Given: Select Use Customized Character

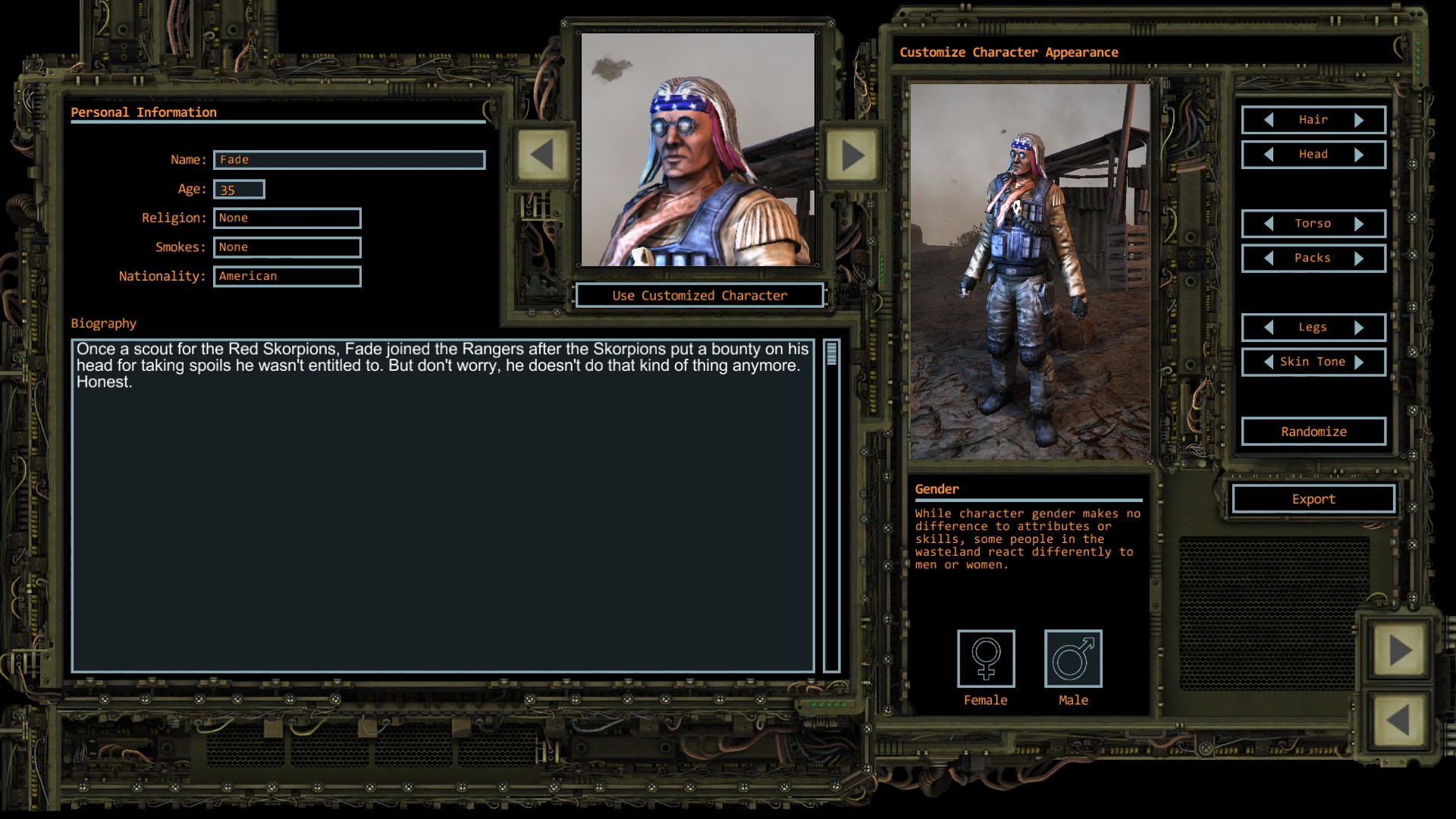Looking at the screenshot, I should [x=699, y=295].
